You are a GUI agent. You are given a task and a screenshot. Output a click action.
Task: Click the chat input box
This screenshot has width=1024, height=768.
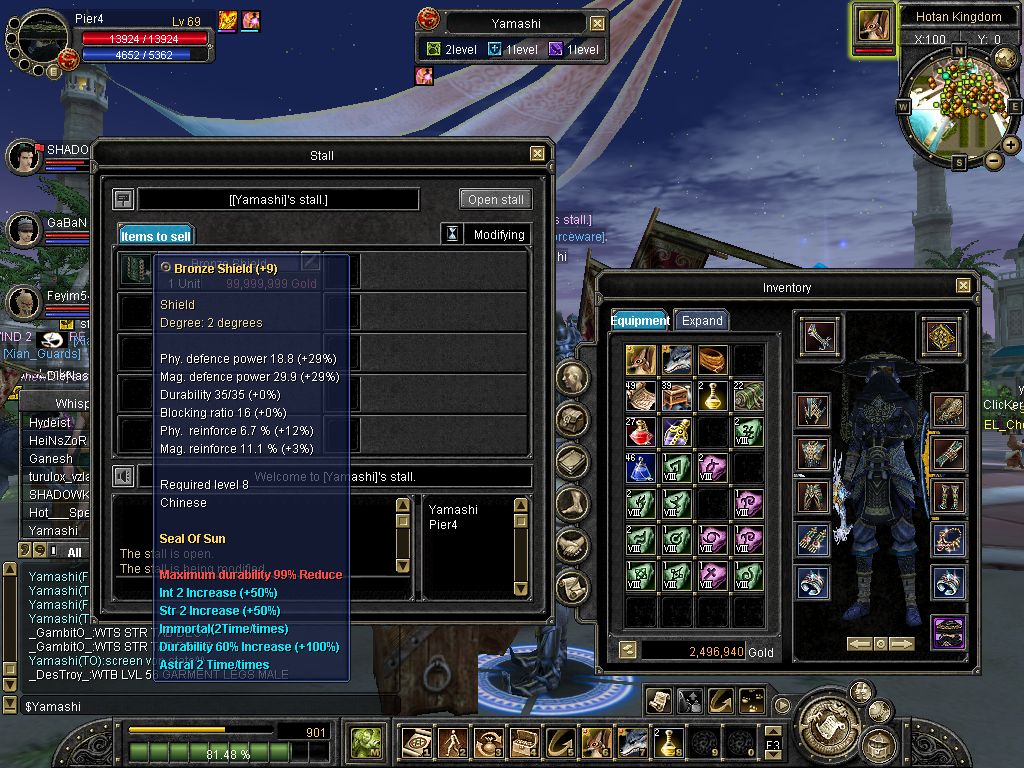tap(200, 707)
